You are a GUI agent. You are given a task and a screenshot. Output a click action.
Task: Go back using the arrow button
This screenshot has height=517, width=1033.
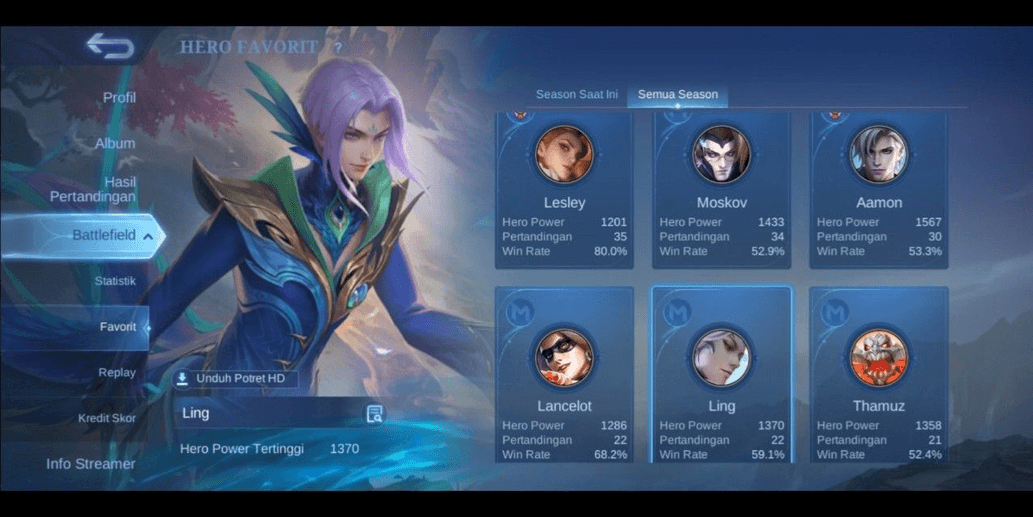pyautogui.click(x=109, y=47)
